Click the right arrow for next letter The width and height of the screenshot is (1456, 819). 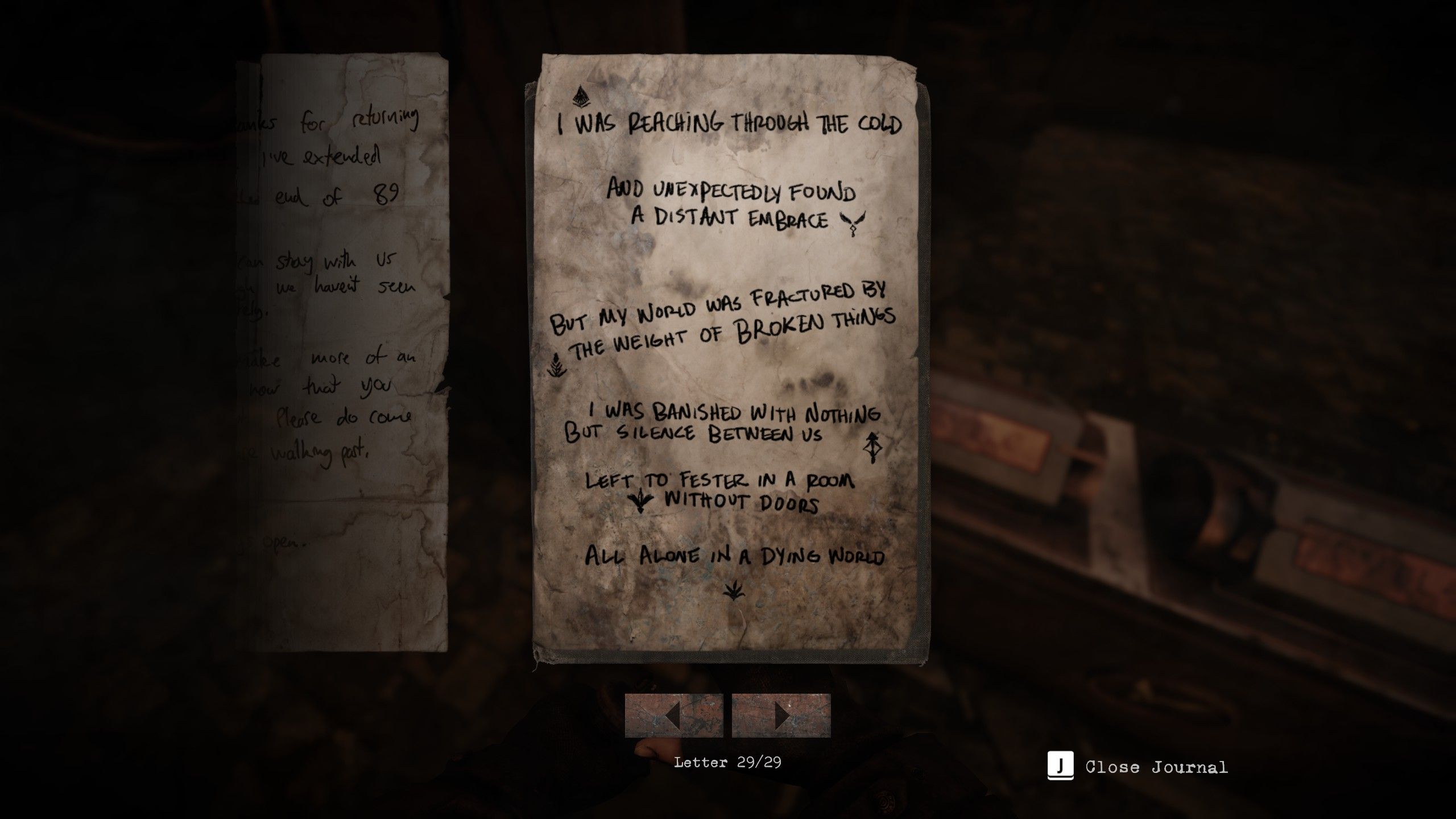(781, 715)
